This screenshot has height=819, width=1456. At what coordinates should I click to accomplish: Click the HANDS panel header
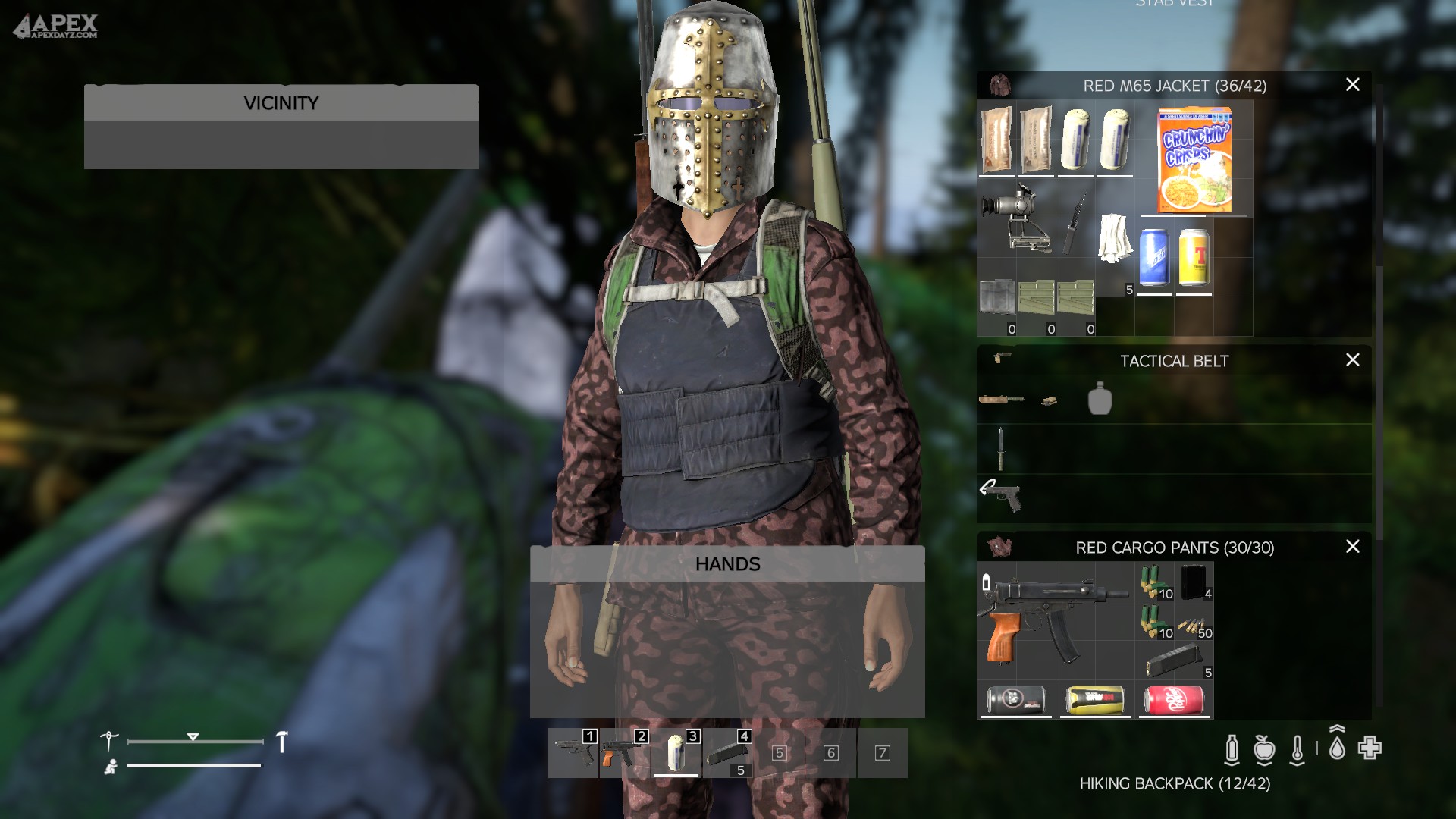pyautogui.click(x=727, y=563)
